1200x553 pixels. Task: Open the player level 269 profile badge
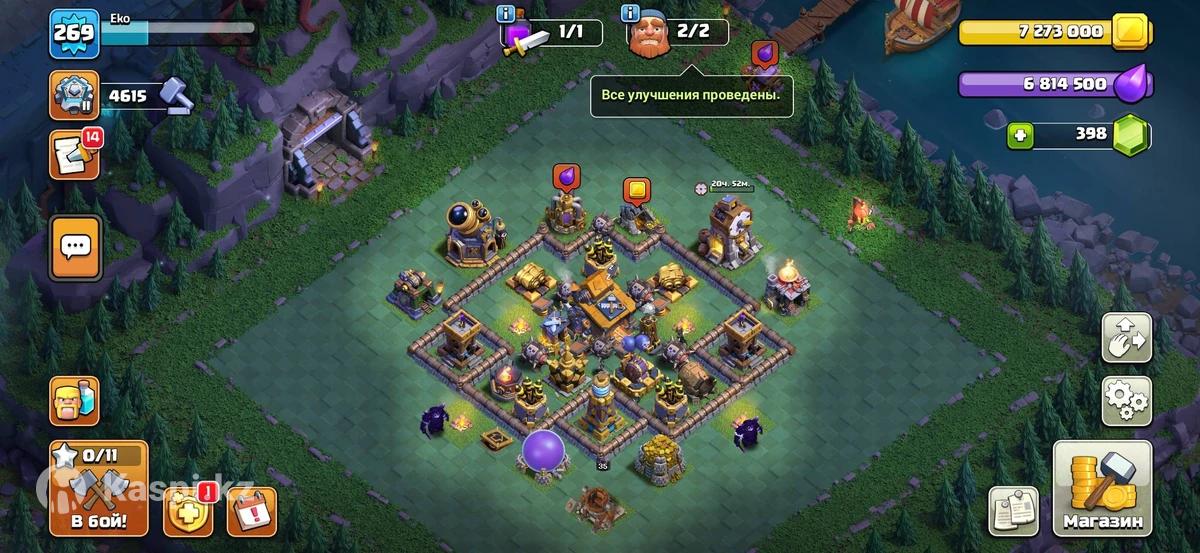pyautogui.click(x=74, y=34)
